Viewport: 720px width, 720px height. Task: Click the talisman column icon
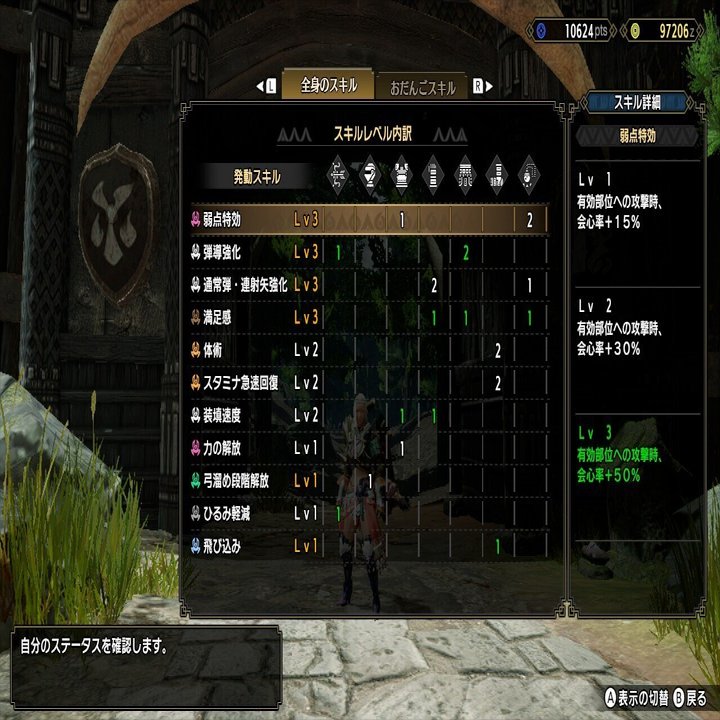coord(529,176)
